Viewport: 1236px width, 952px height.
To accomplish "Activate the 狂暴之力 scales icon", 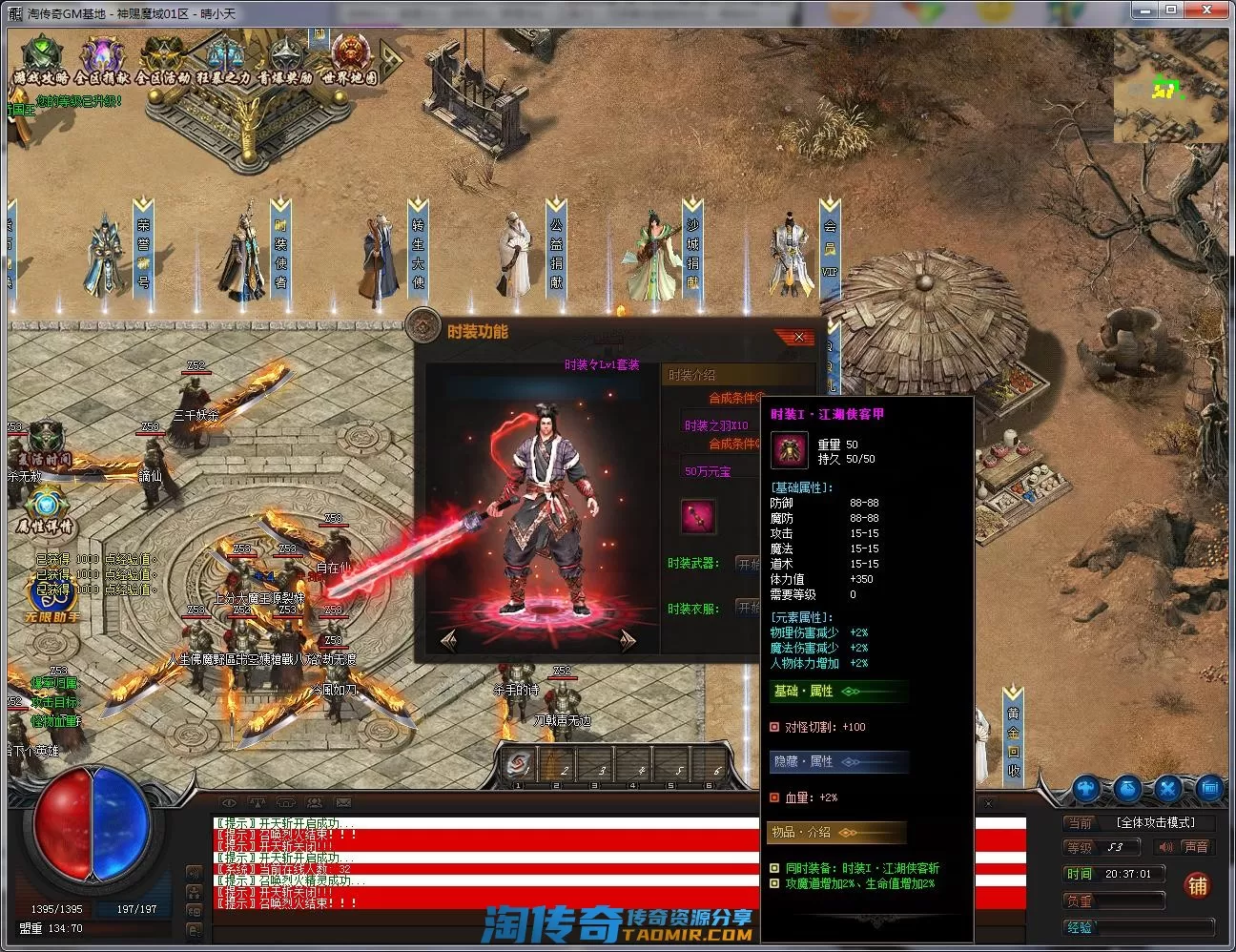I will 224,61.
